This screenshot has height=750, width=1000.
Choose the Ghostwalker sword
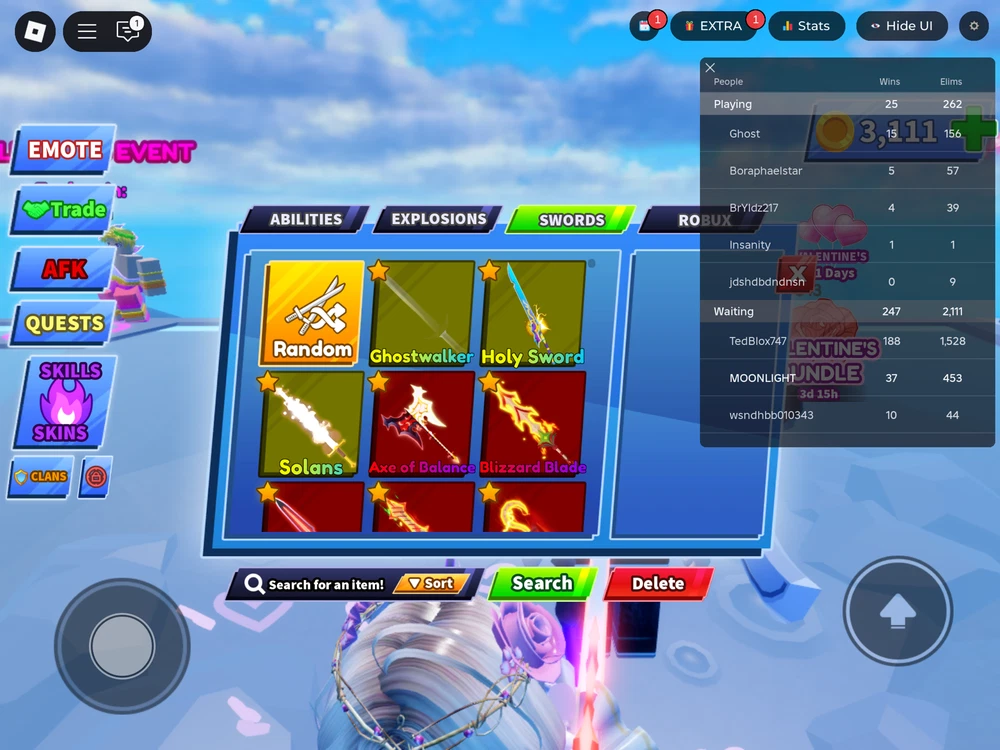[x=422, y=313]
